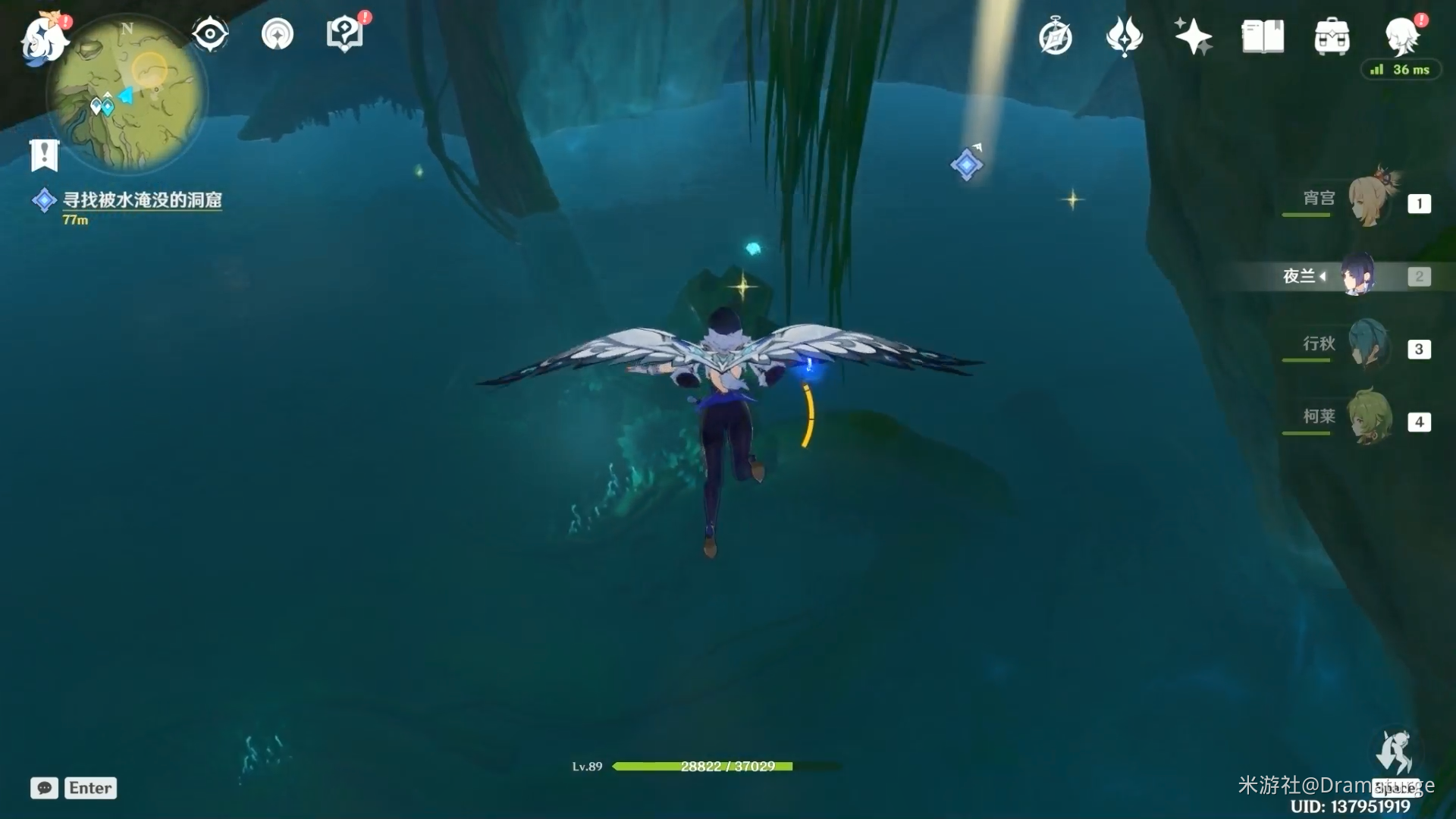This screenshot has width=1456, height=819.
Task: Toggle elemental sight eye icon
Action: click(210, 34)
